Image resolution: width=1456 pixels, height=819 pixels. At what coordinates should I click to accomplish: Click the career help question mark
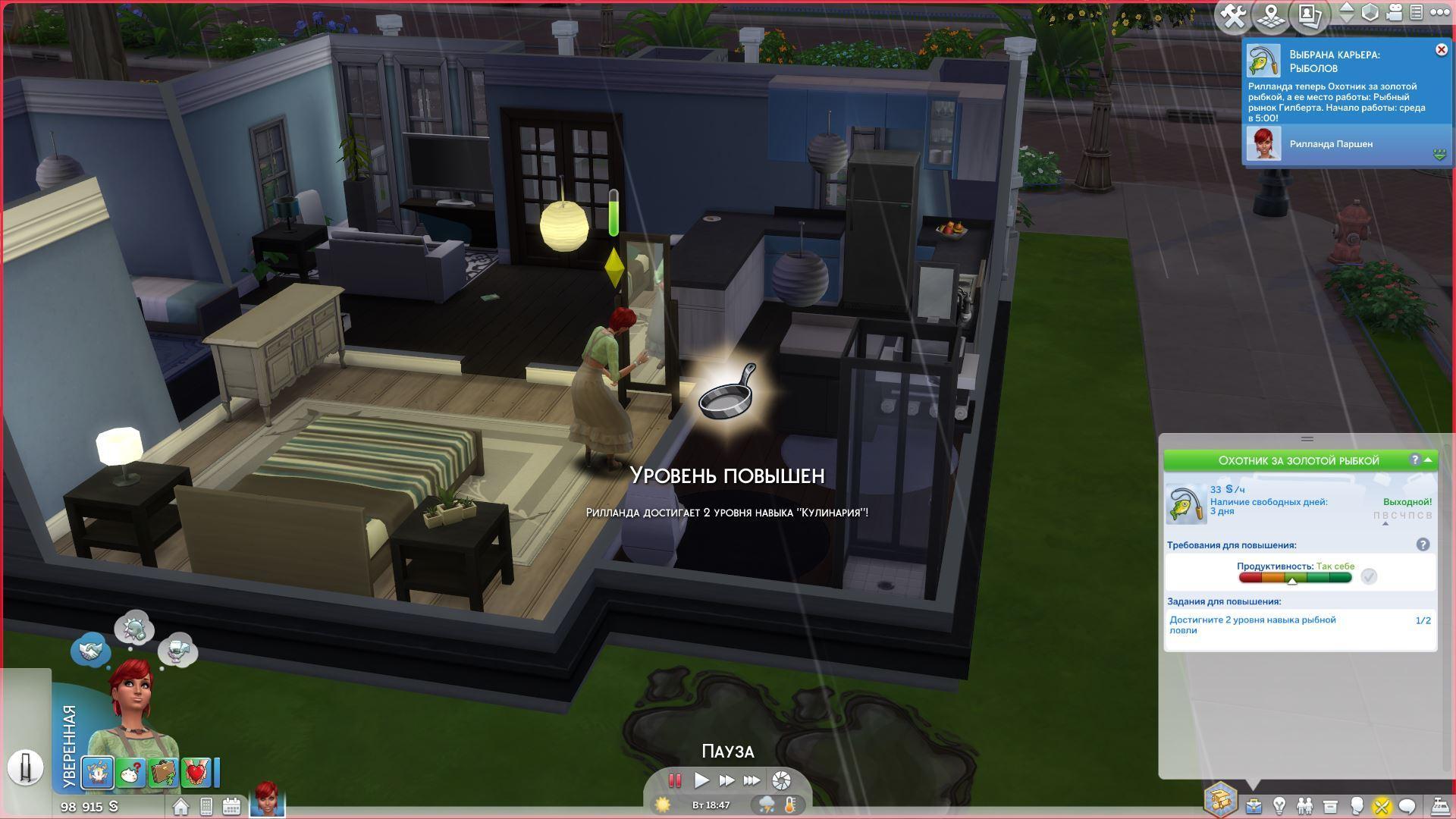pos(1414,460)
